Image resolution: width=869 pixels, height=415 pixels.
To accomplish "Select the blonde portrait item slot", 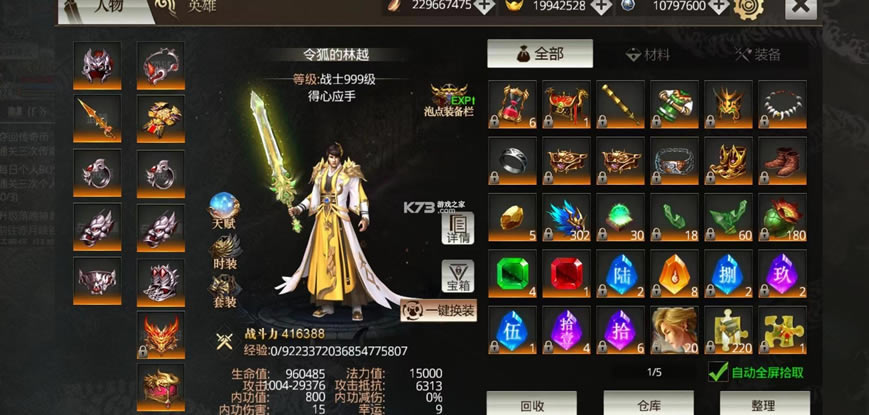I will [x=675, y=329].
